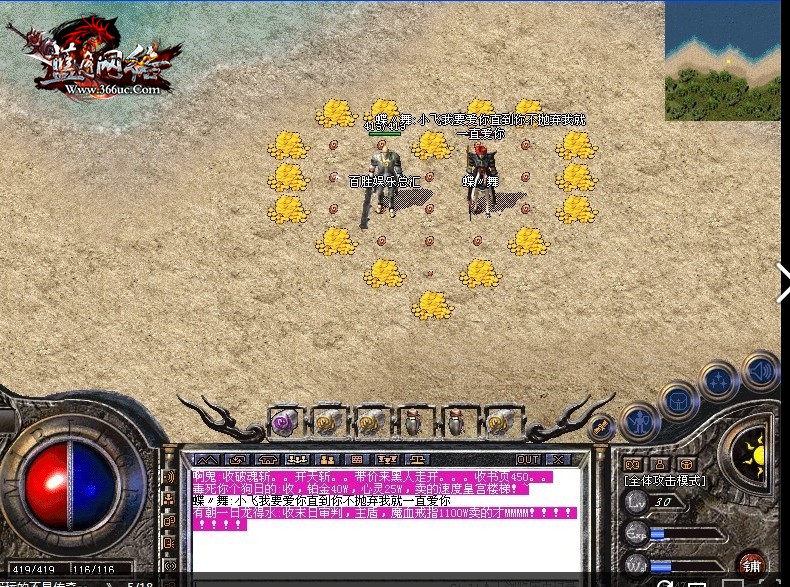Click the minimap in the corner
The height and width of the screenshot is (587, 790).
click(723, 60)
